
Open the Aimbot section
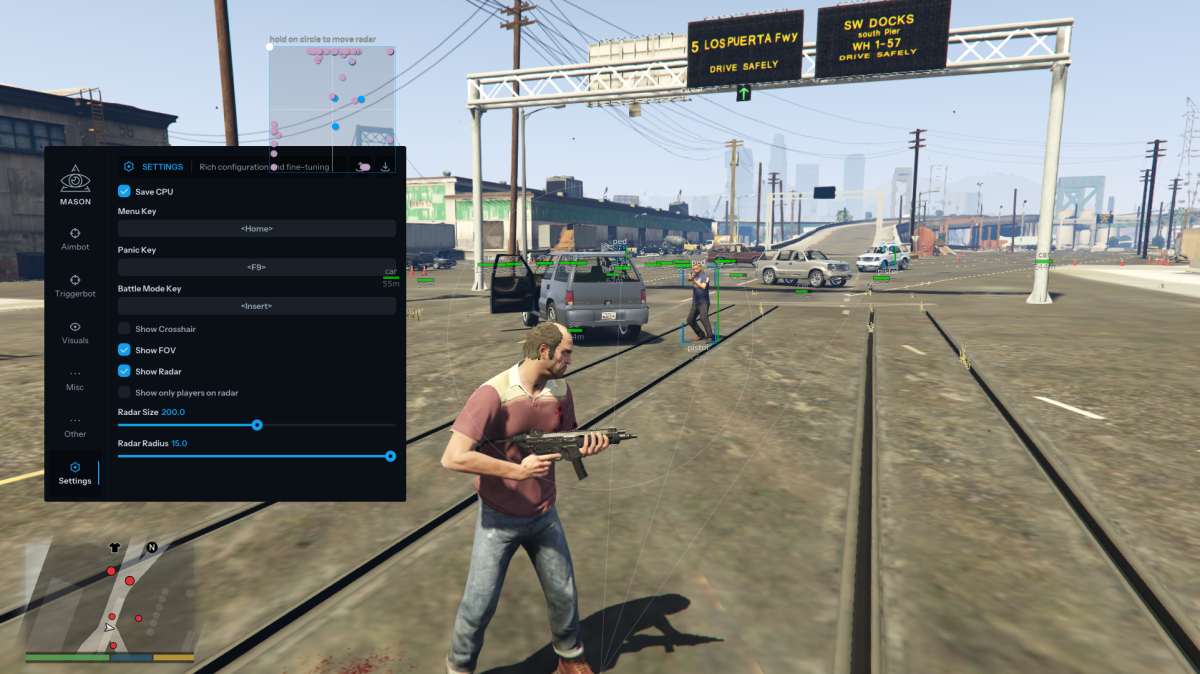tap(75, 238)
